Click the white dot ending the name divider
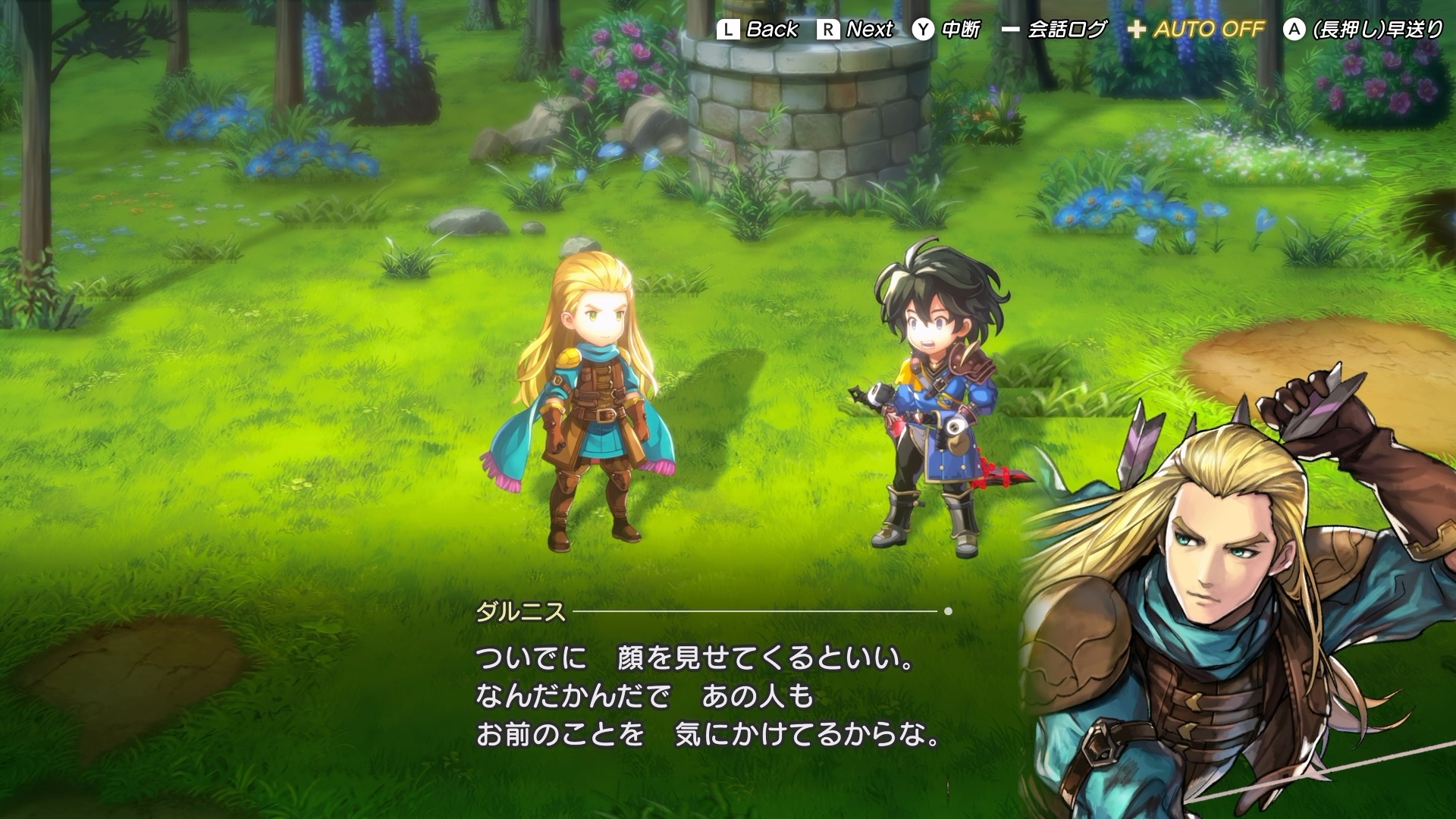The image size is (1456, 819). 949,611
